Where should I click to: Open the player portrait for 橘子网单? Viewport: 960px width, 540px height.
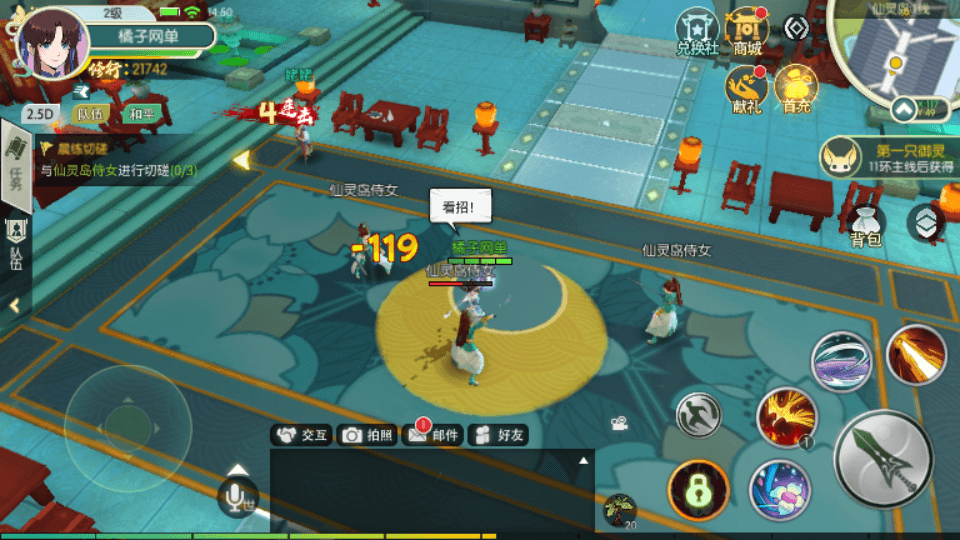[48, 42]
